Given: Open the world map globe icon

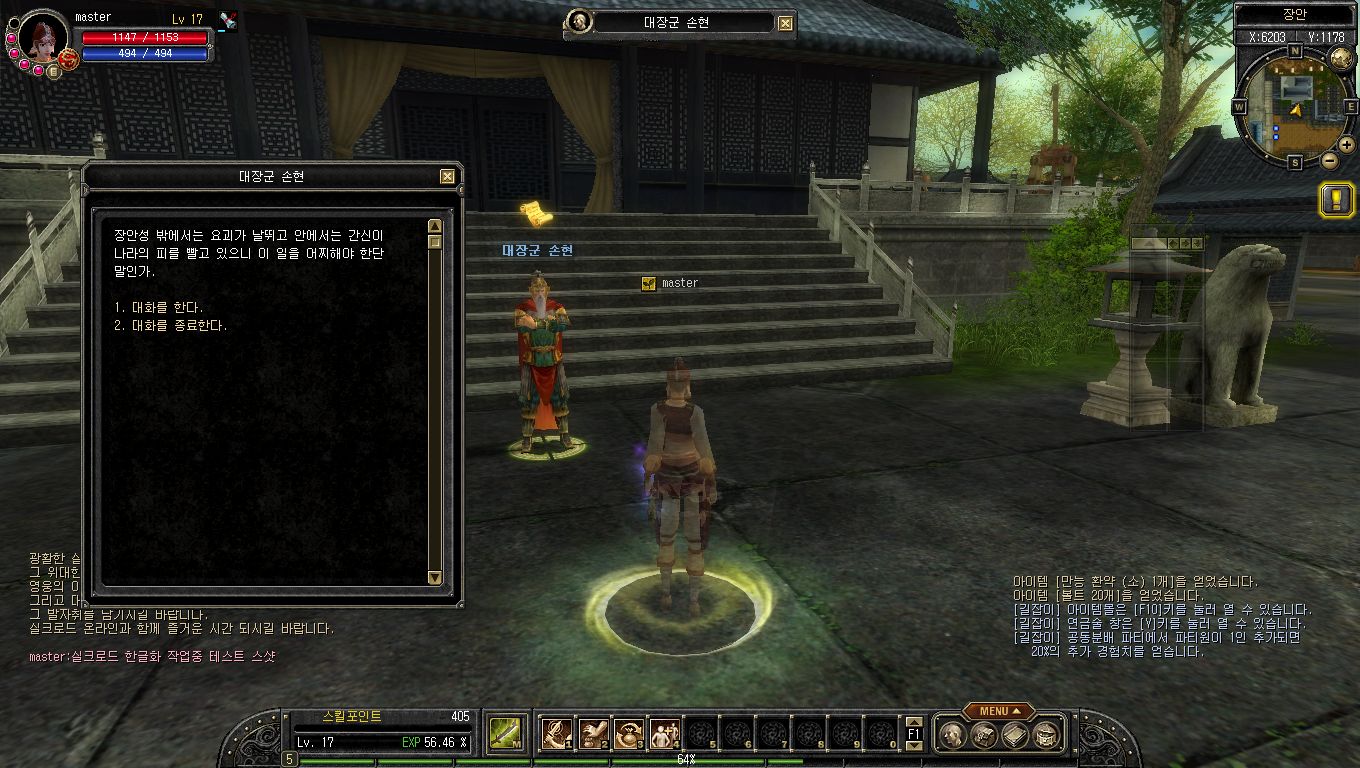Looking at the screenshot, I should coord(1342,58).
